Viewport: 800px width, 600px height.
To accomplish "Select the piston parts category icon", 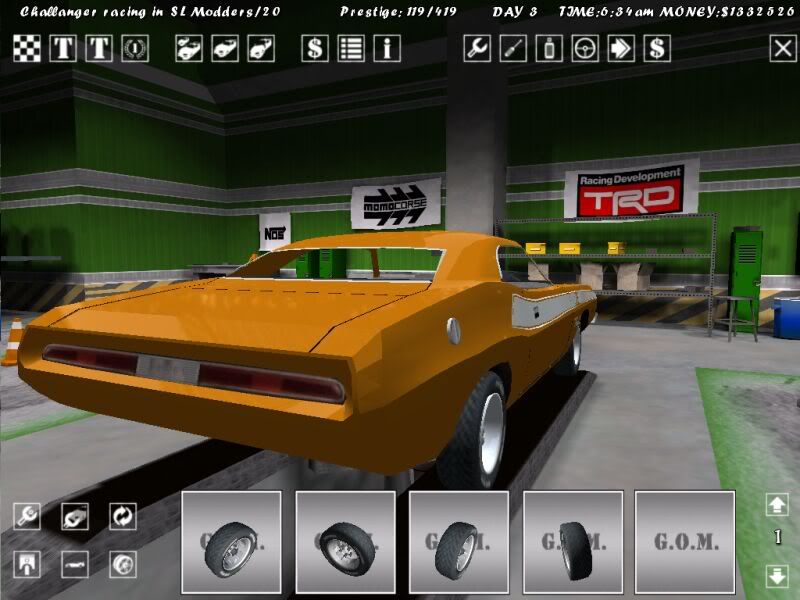I will (27, 564).
